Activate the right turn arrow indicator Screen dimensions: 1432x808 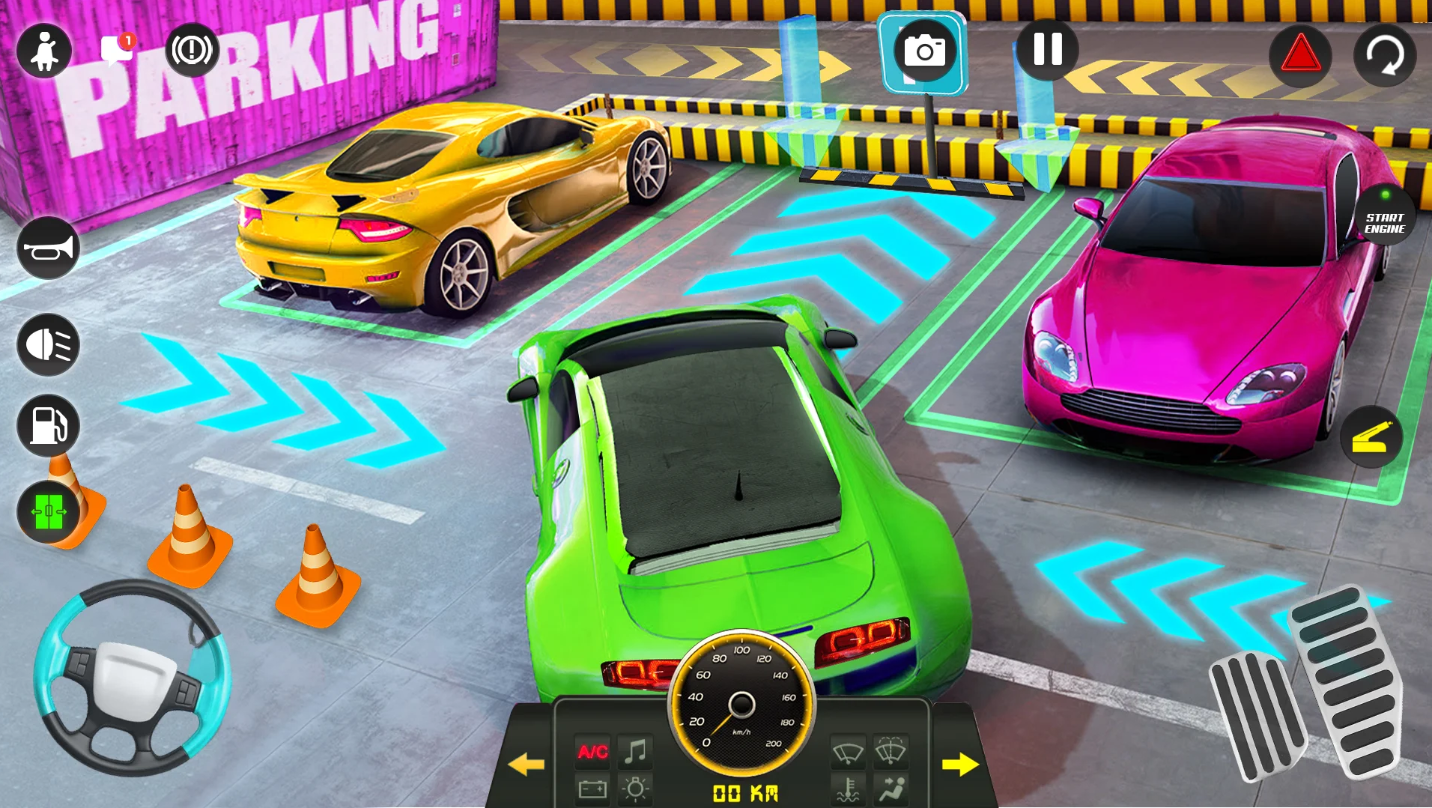point(960,765)
